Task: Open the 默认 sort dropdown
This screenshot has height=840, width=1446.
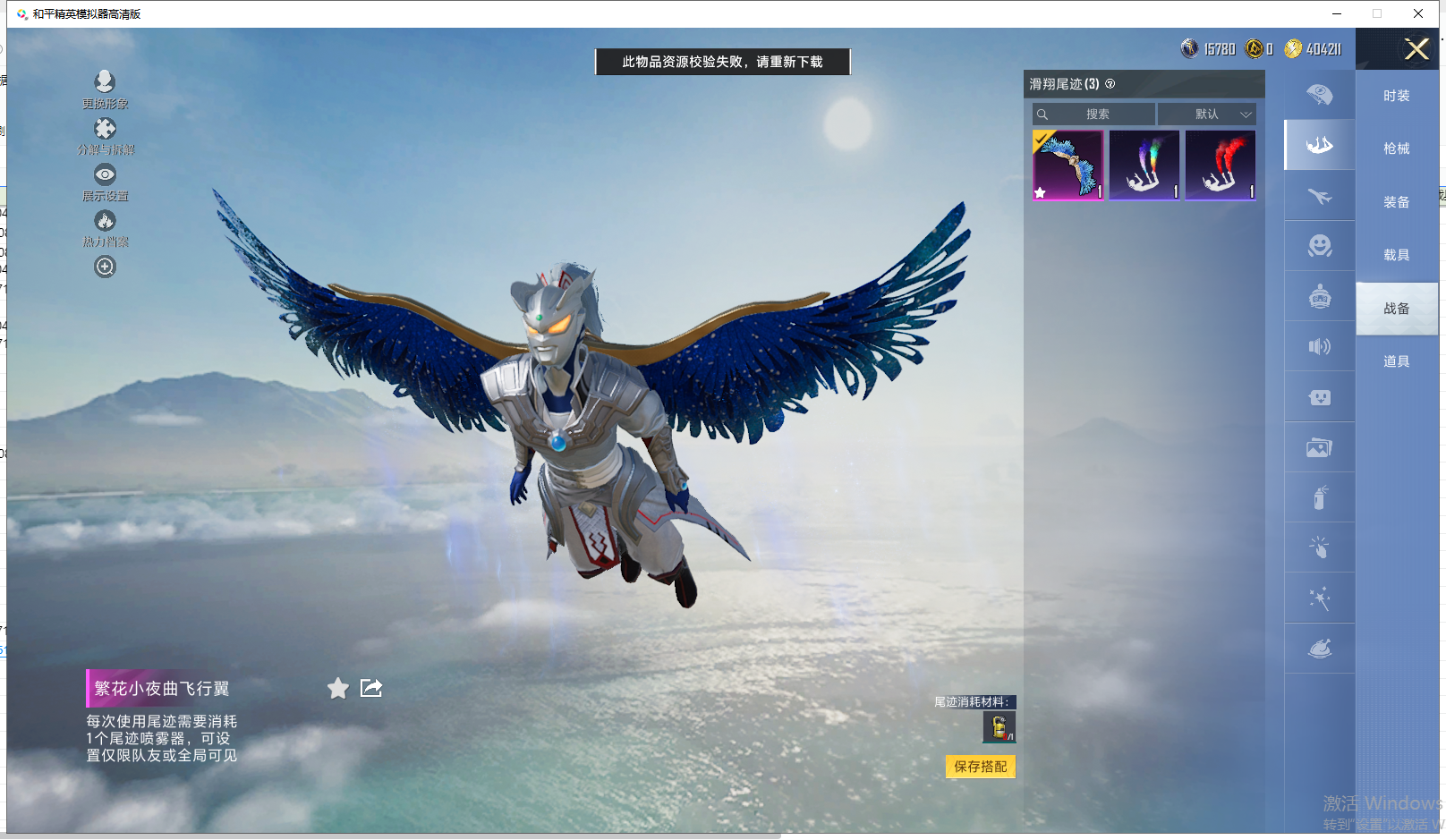Action: (x=1207, y=115)
